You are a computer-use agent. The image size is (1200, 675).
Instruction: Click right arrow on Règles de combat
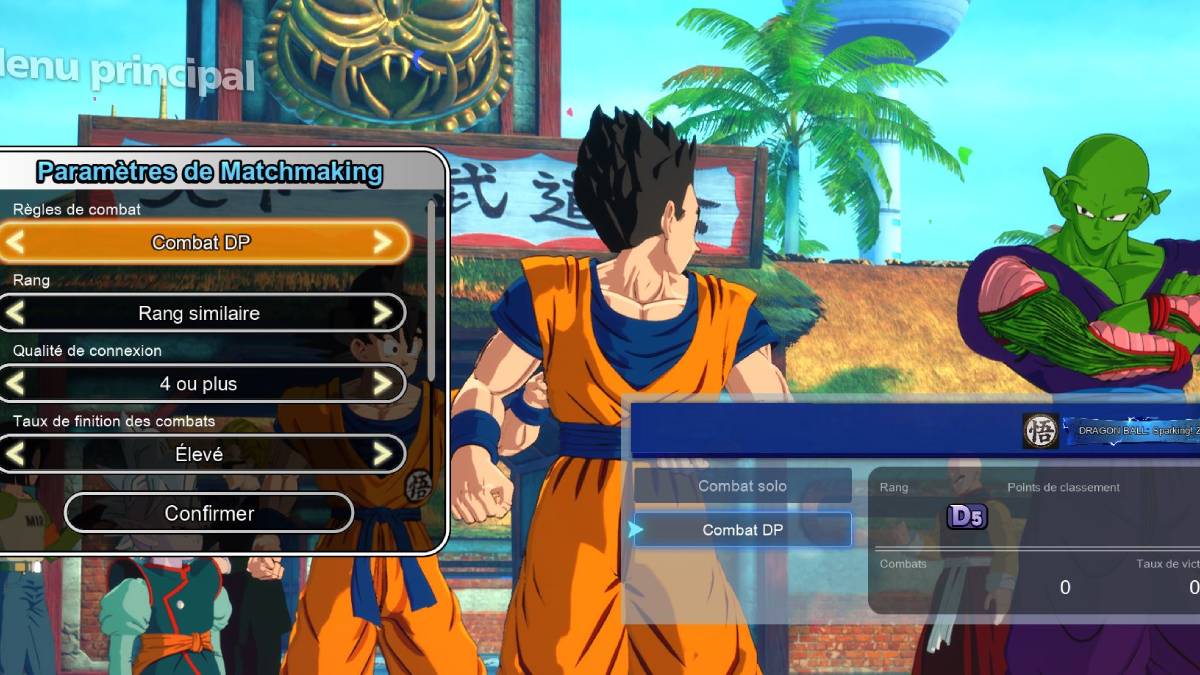coord(382,242)
